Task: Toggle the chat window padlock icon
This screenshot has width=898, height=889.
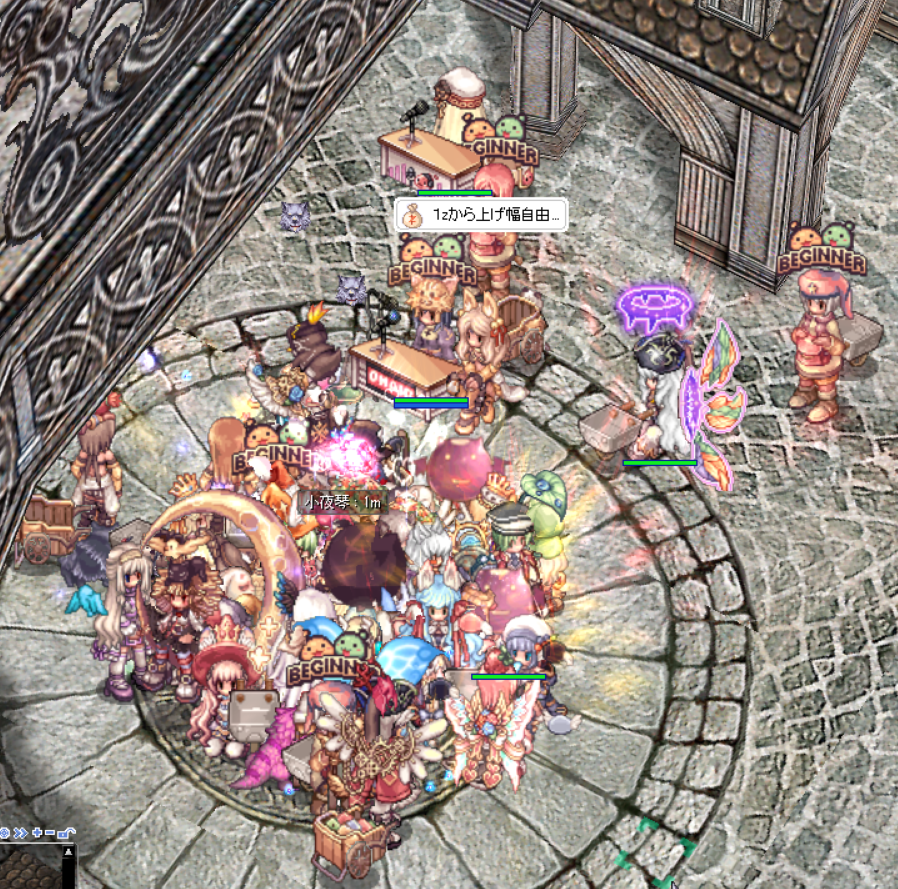Action: click(x=64, y=832)
